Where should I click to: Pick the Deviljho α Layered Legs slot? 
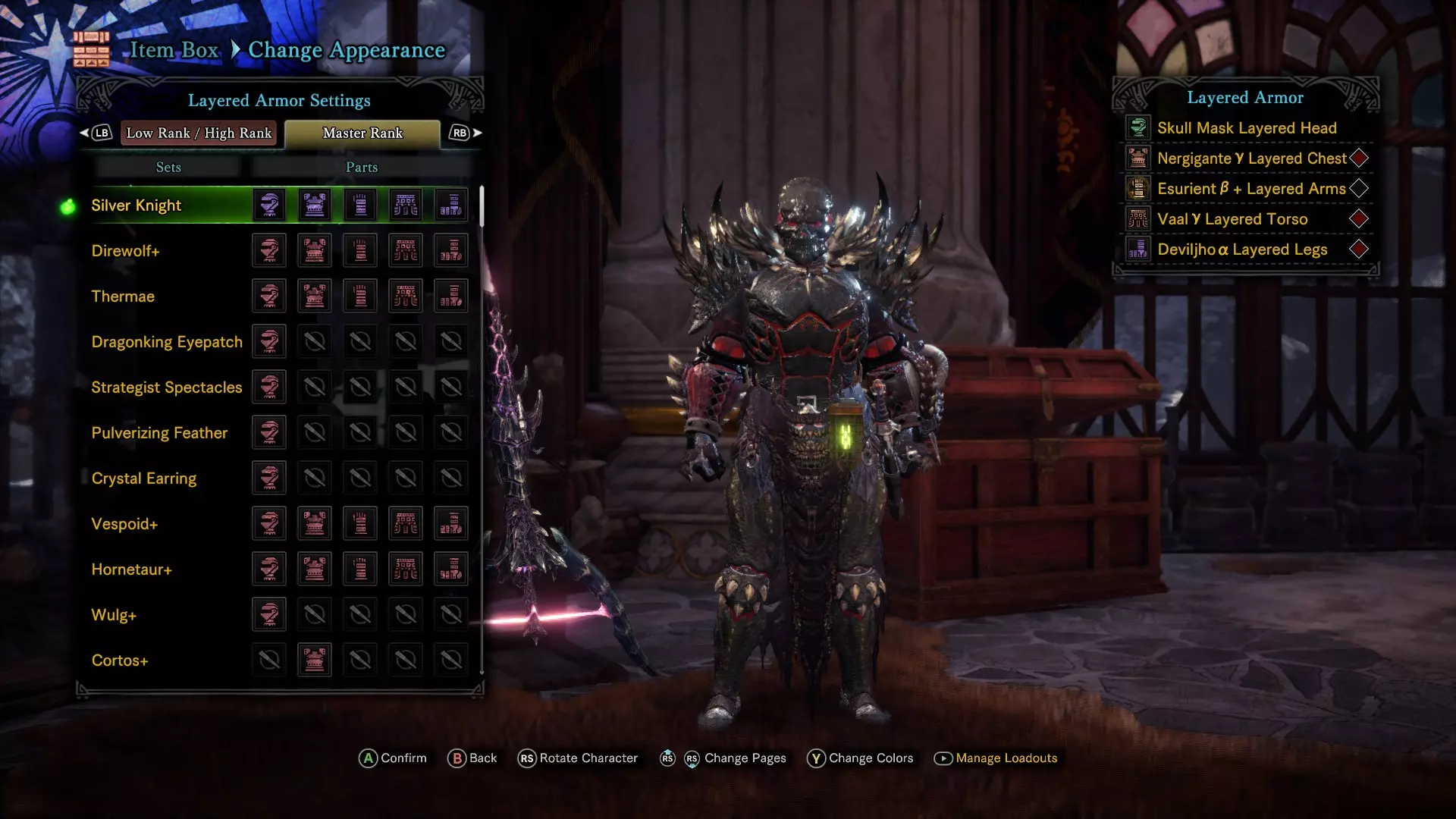1242,249
